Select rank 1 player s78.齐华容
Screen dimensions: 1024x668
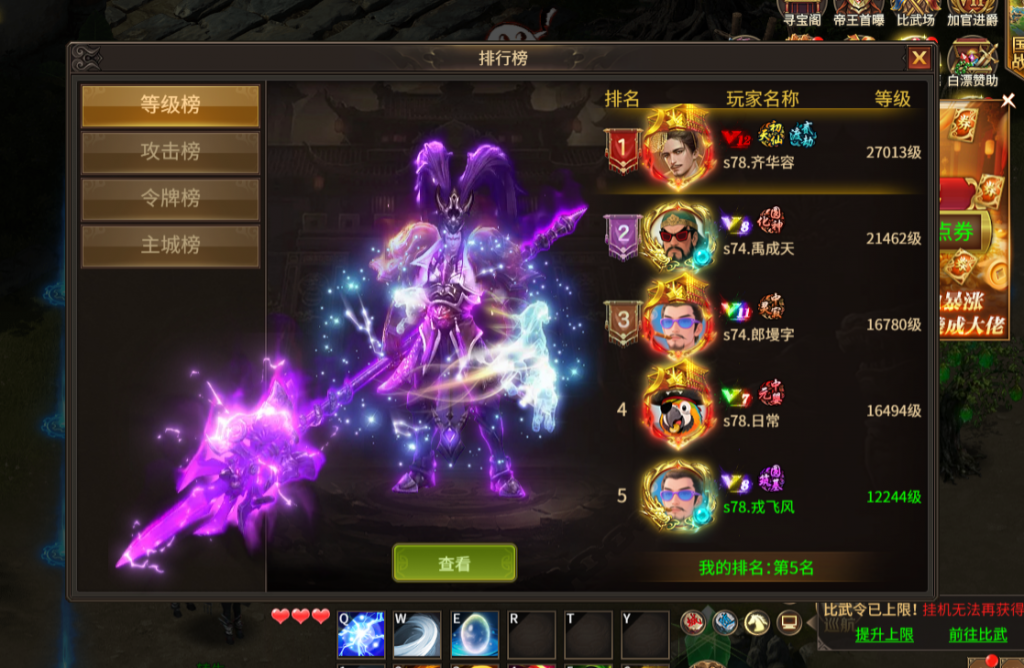(x=760, y=151)
